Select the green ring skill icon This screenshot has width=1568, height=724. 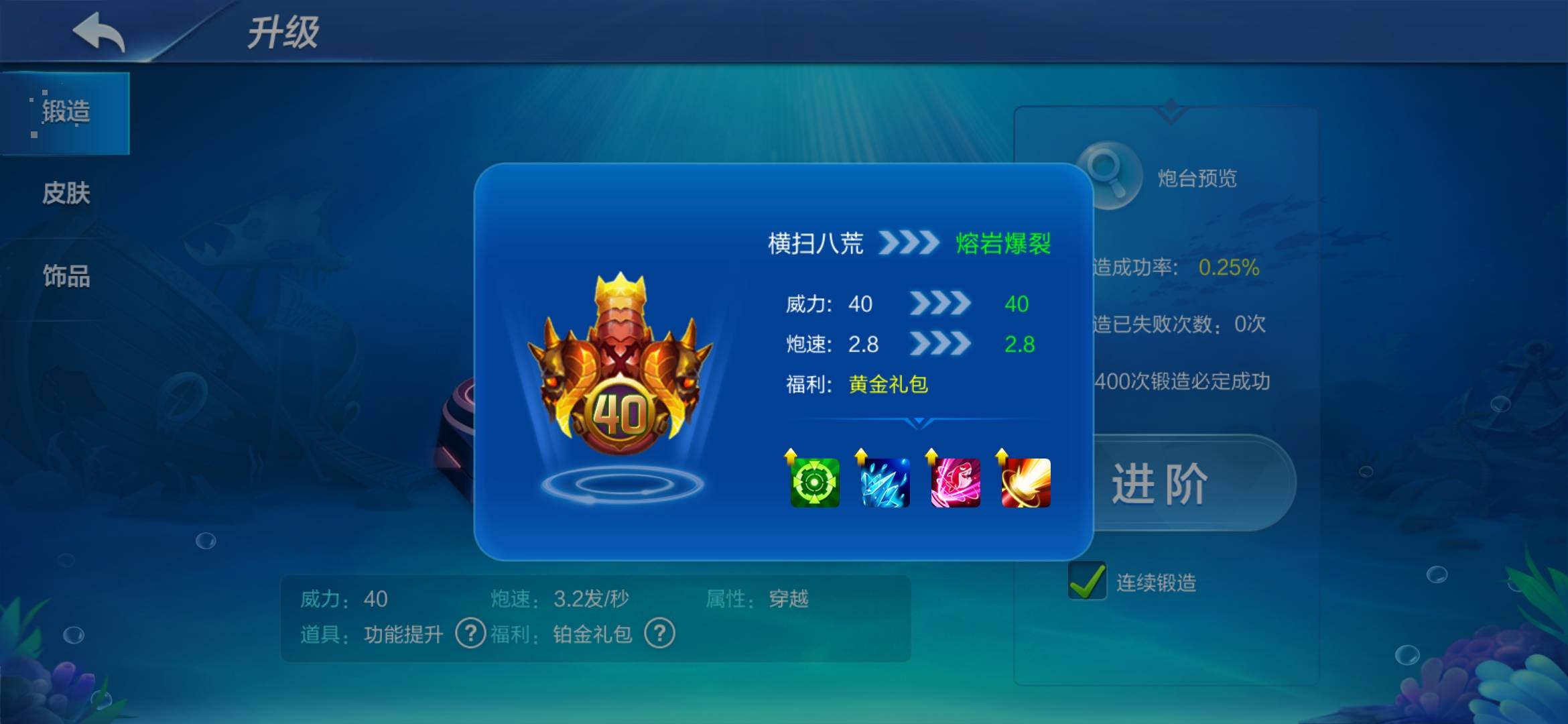pyautogui.click(x=815, y=483)
